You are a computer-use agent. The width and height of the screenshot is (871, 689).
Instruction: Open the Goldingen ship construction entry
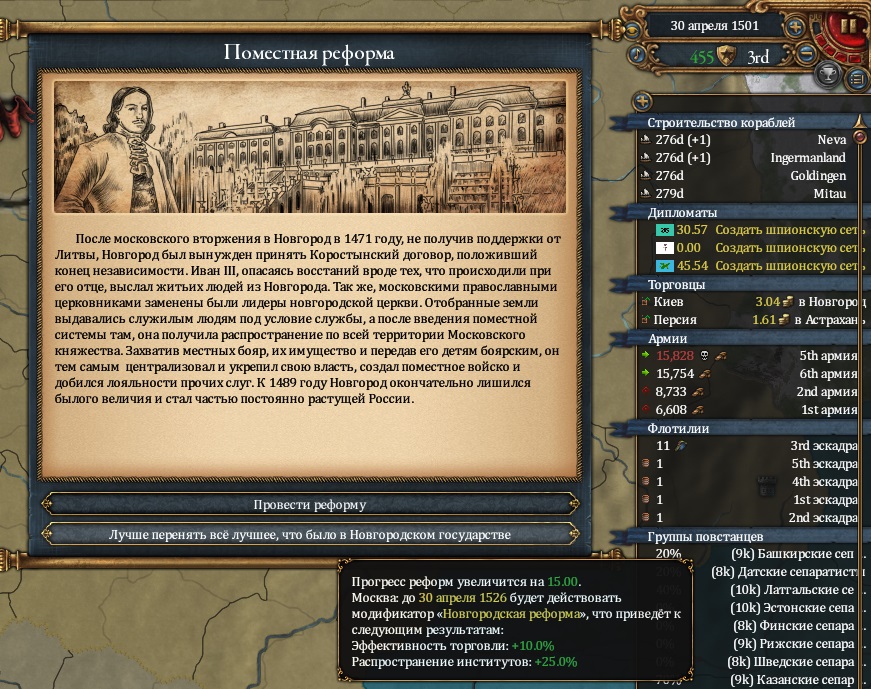pyautogui.click(x=750, y=176)
